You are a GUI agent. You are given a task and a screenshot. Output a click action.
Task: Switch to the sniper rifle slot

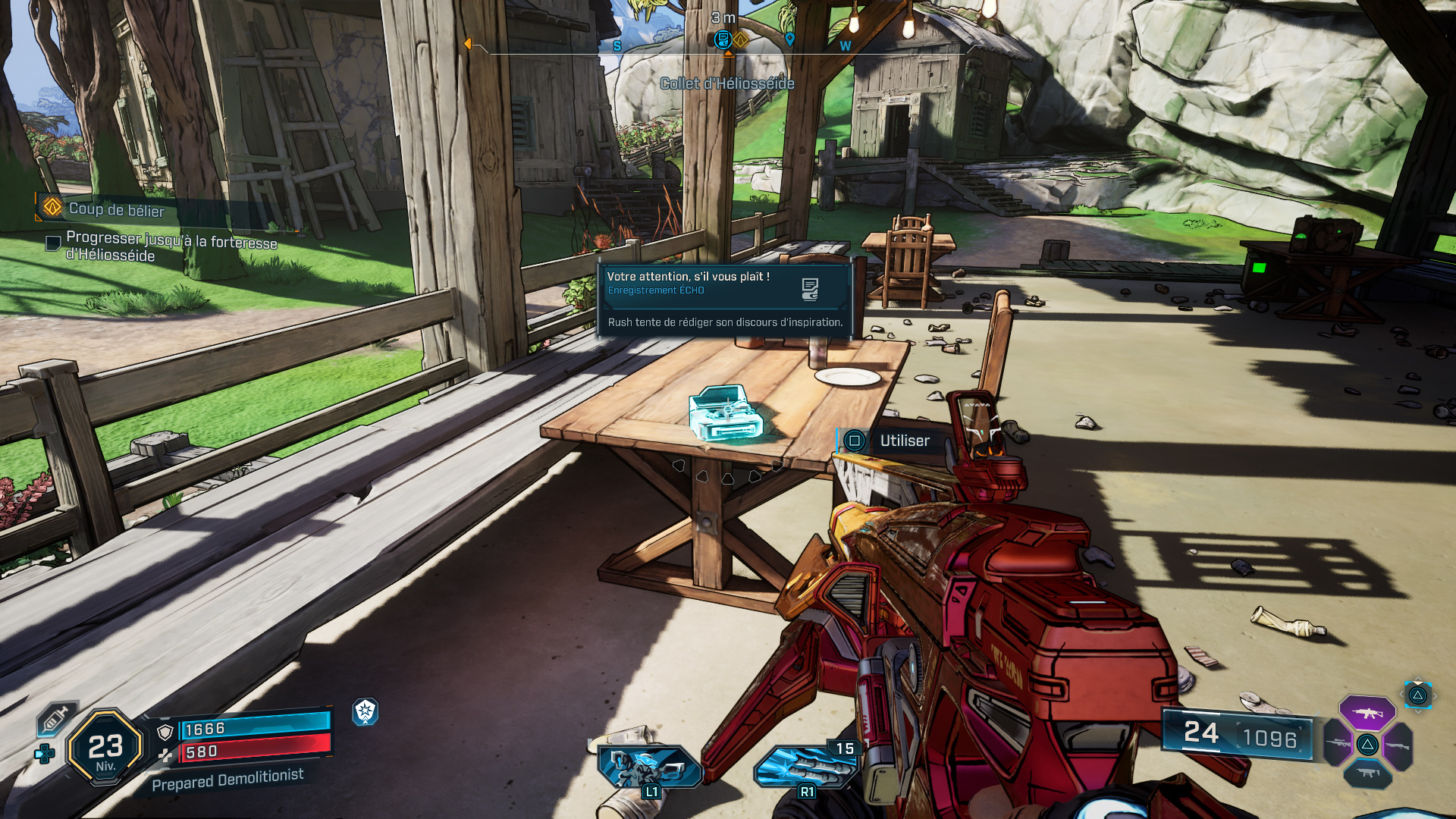pyautogui.click(x=1338, y=744)
